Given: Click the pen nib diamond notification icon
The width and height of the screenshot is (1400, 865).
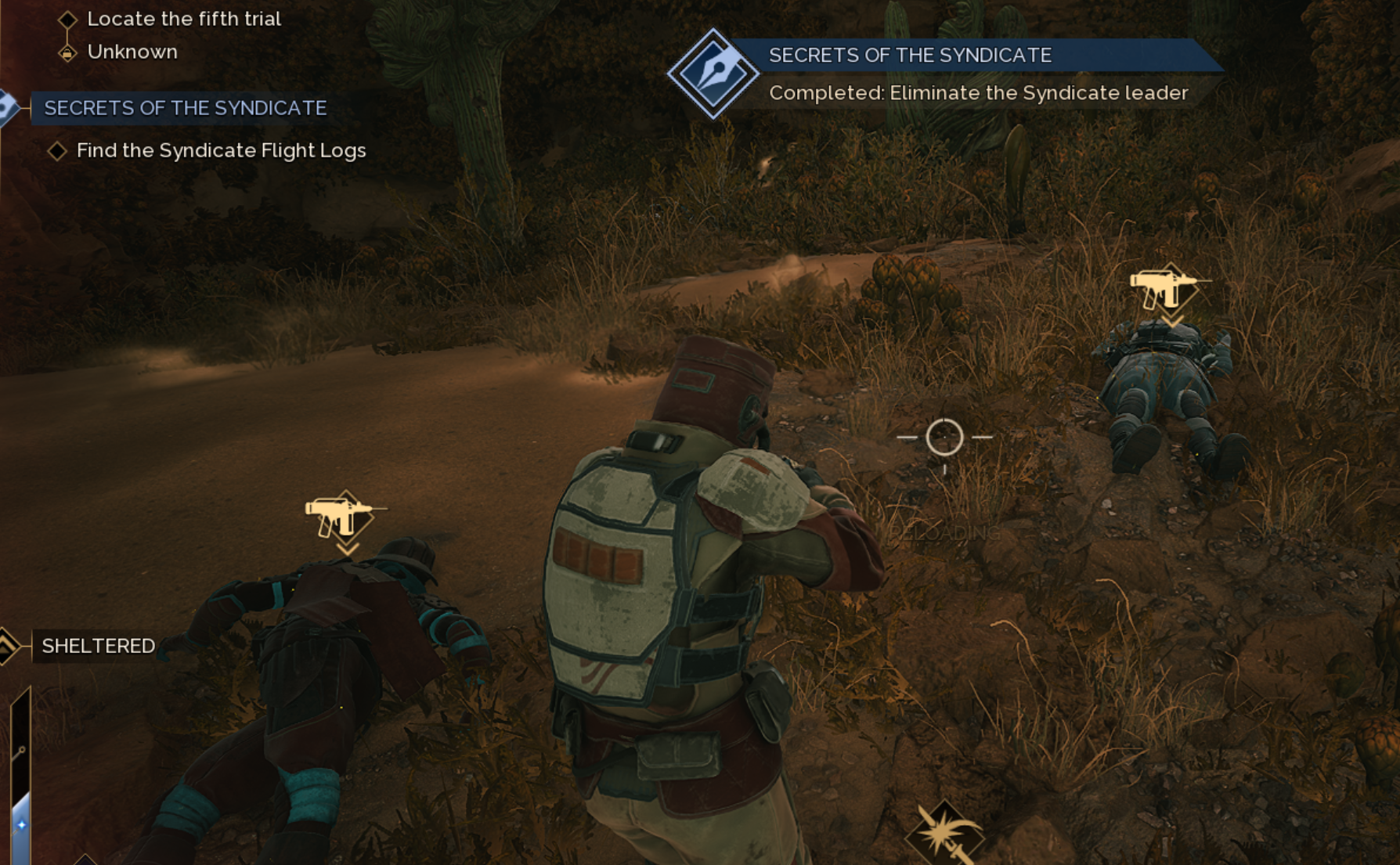Looking at the screenshot, I should point(713,74).
